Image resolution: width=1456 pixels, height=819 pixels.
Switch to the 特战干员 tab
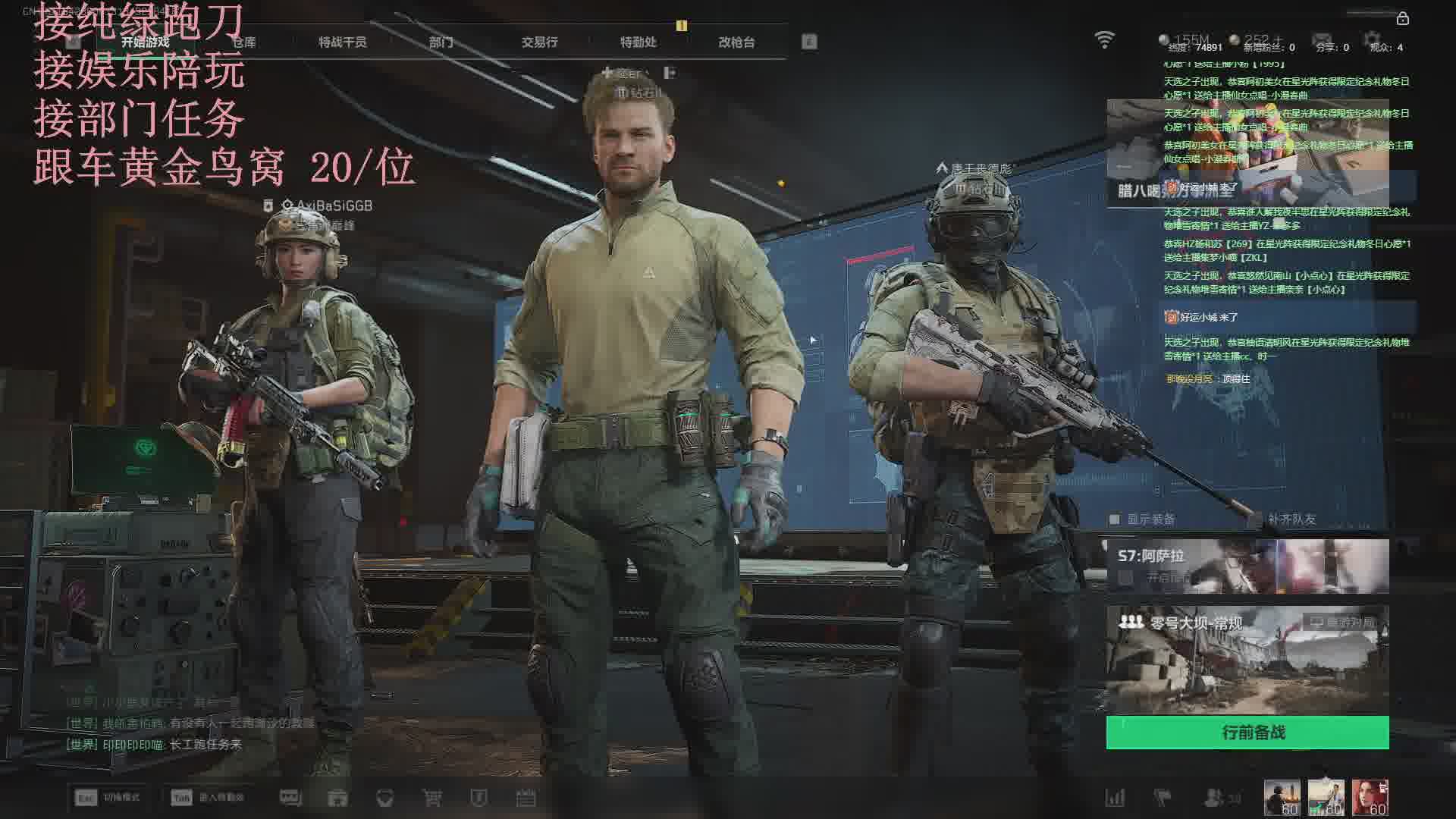(342, 42)
